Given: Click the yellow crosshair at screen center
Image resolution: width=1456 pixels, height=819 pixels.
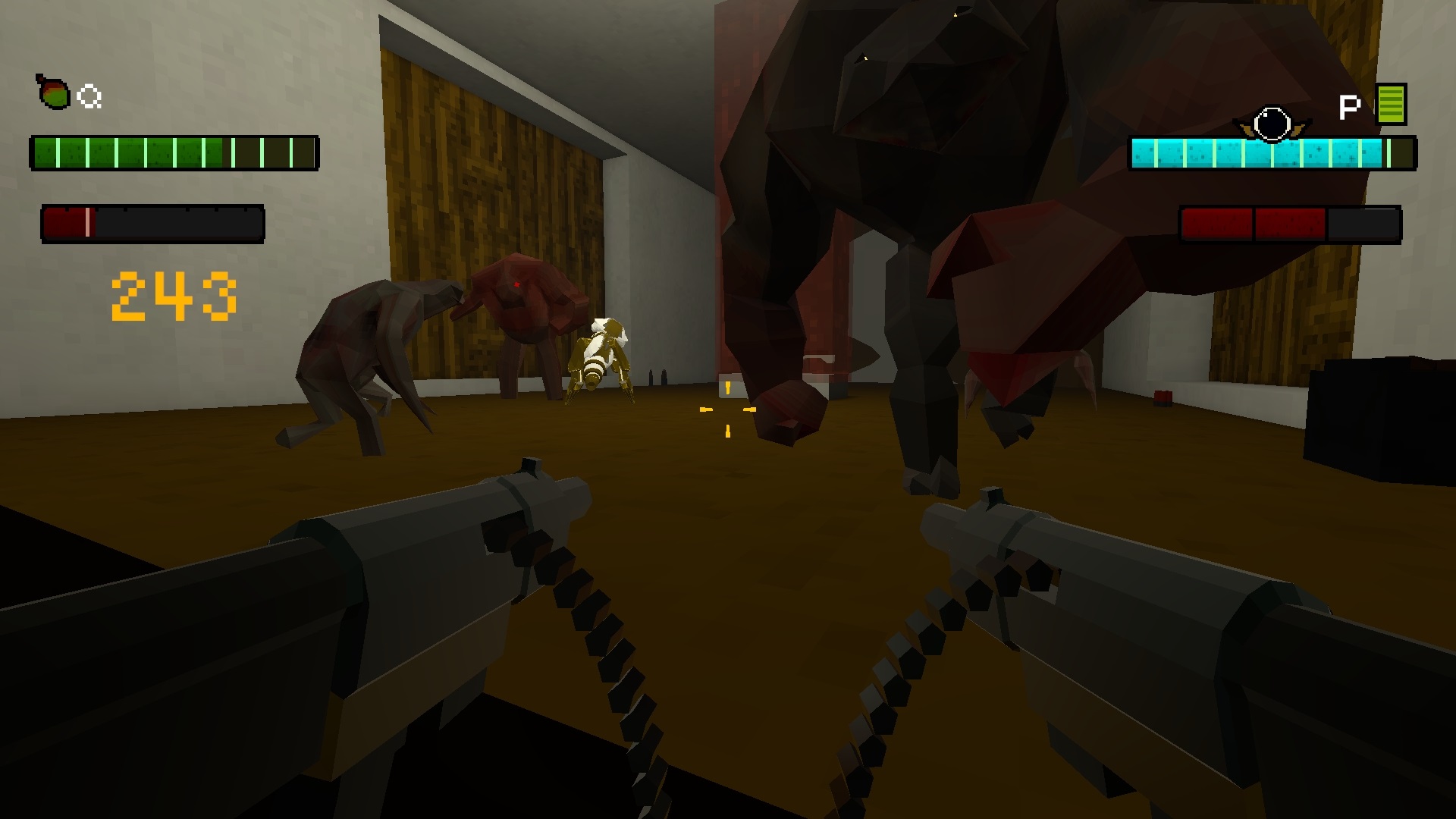Looking at the screenshot, I should click(x=729, y=409).
